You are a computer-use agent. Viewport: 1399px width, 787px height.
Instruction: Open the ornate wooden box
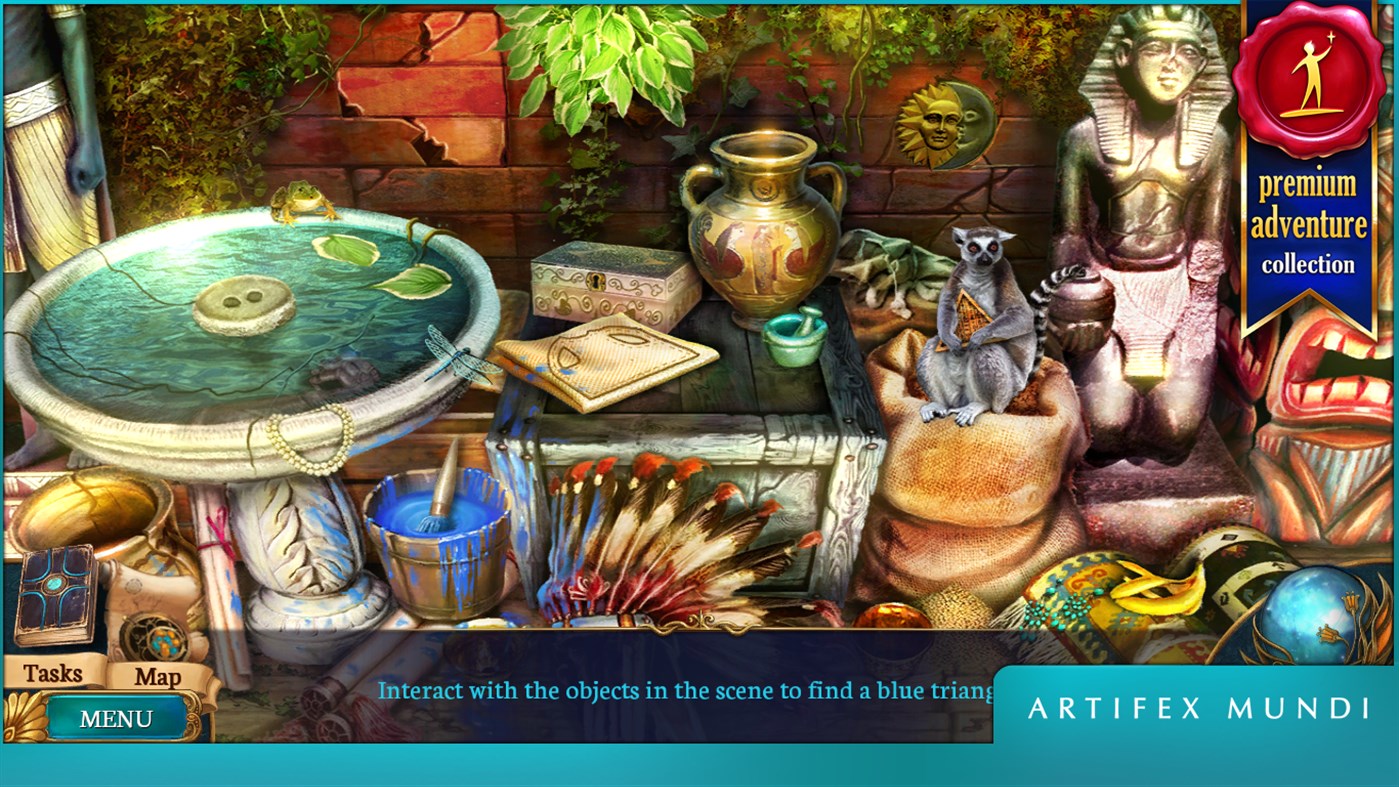(x=605, y=280)
